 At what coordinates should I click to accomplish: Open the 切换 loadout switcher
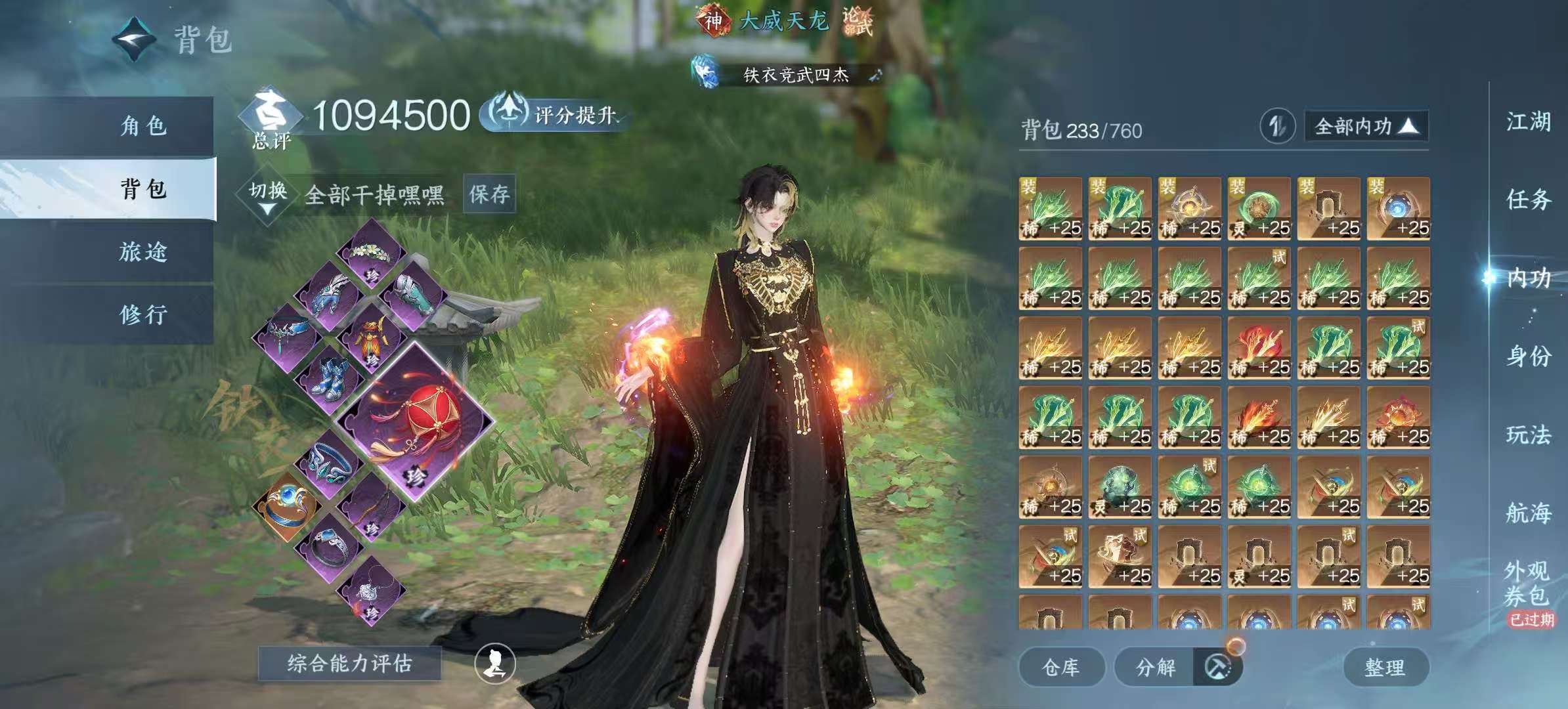click(x=268, y=195)
